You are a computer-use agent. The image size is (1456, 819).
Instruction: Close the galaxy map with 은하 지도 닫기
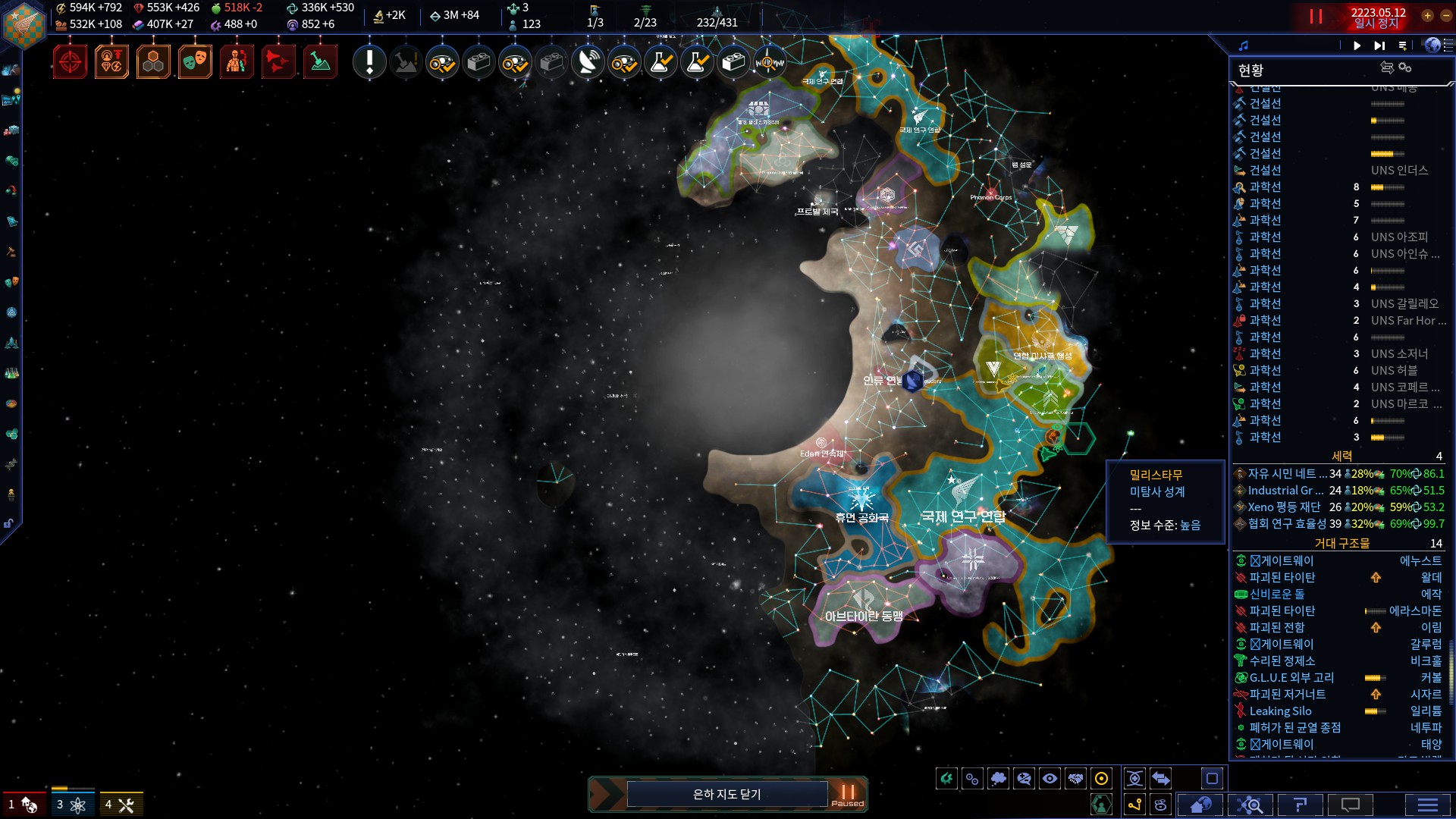(726, 794)
